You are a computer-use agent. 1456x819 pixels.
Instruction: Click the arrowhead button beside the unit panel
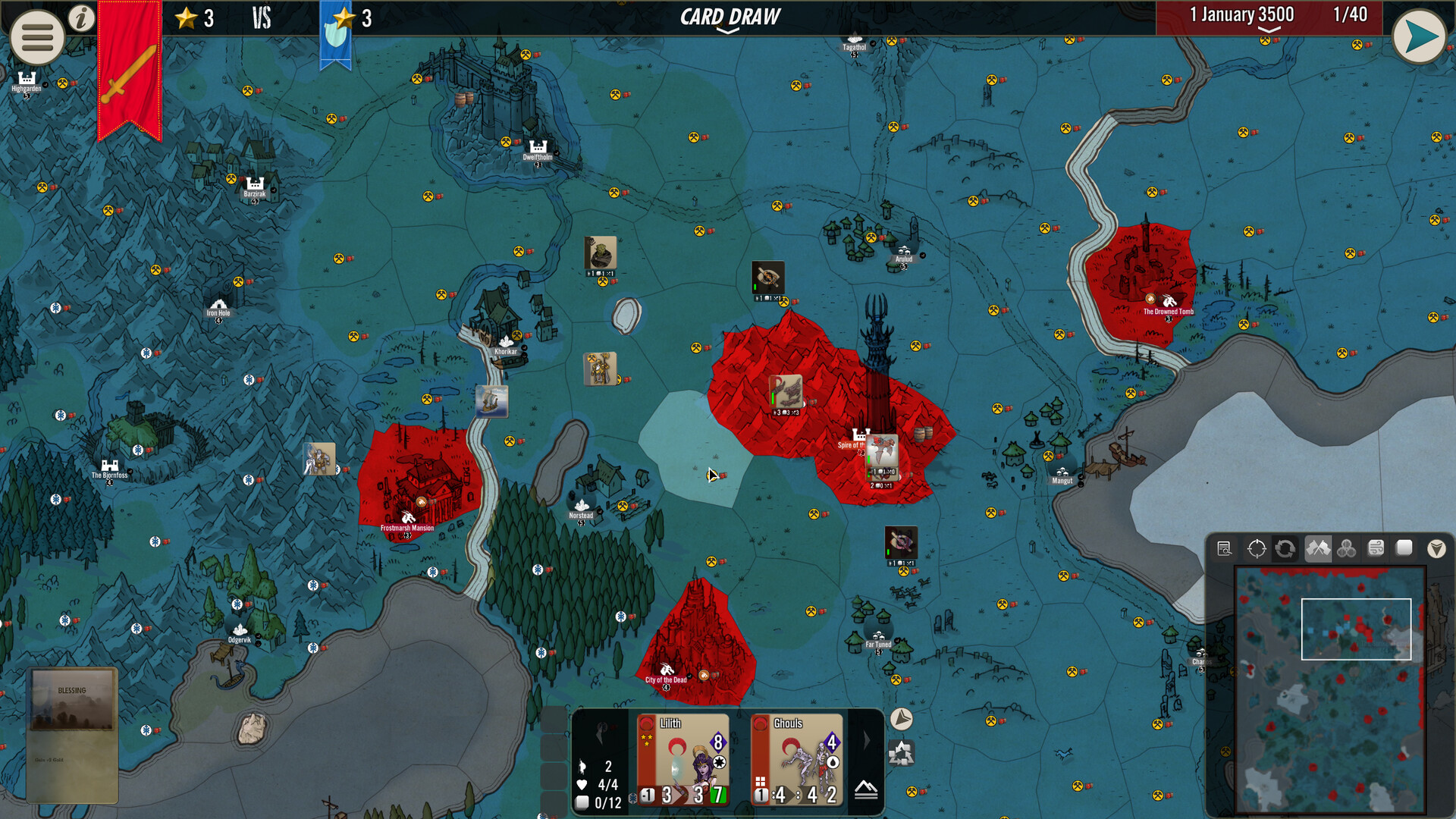click(x=901, y=719)
